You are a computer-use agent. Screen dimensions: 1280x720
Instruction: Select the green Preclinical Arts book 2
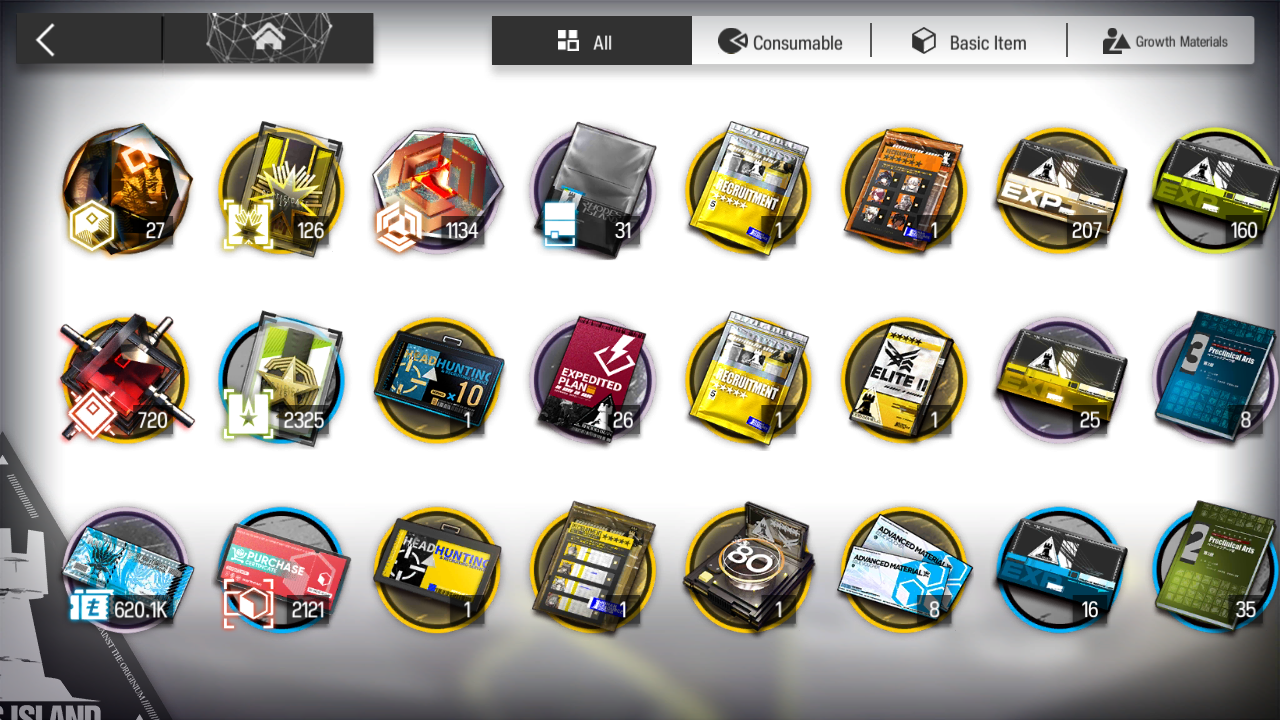[x=1215, y=570]
